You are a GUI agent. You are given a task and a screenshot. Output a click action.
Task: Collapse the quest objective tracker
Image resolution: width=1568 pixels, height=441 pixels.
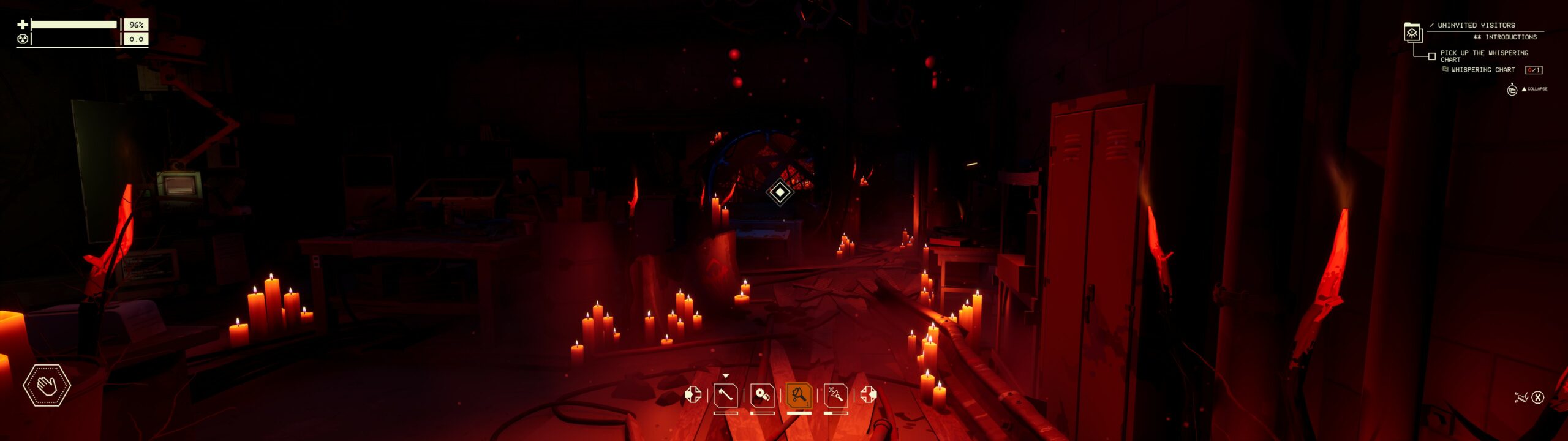point(1535,89)
